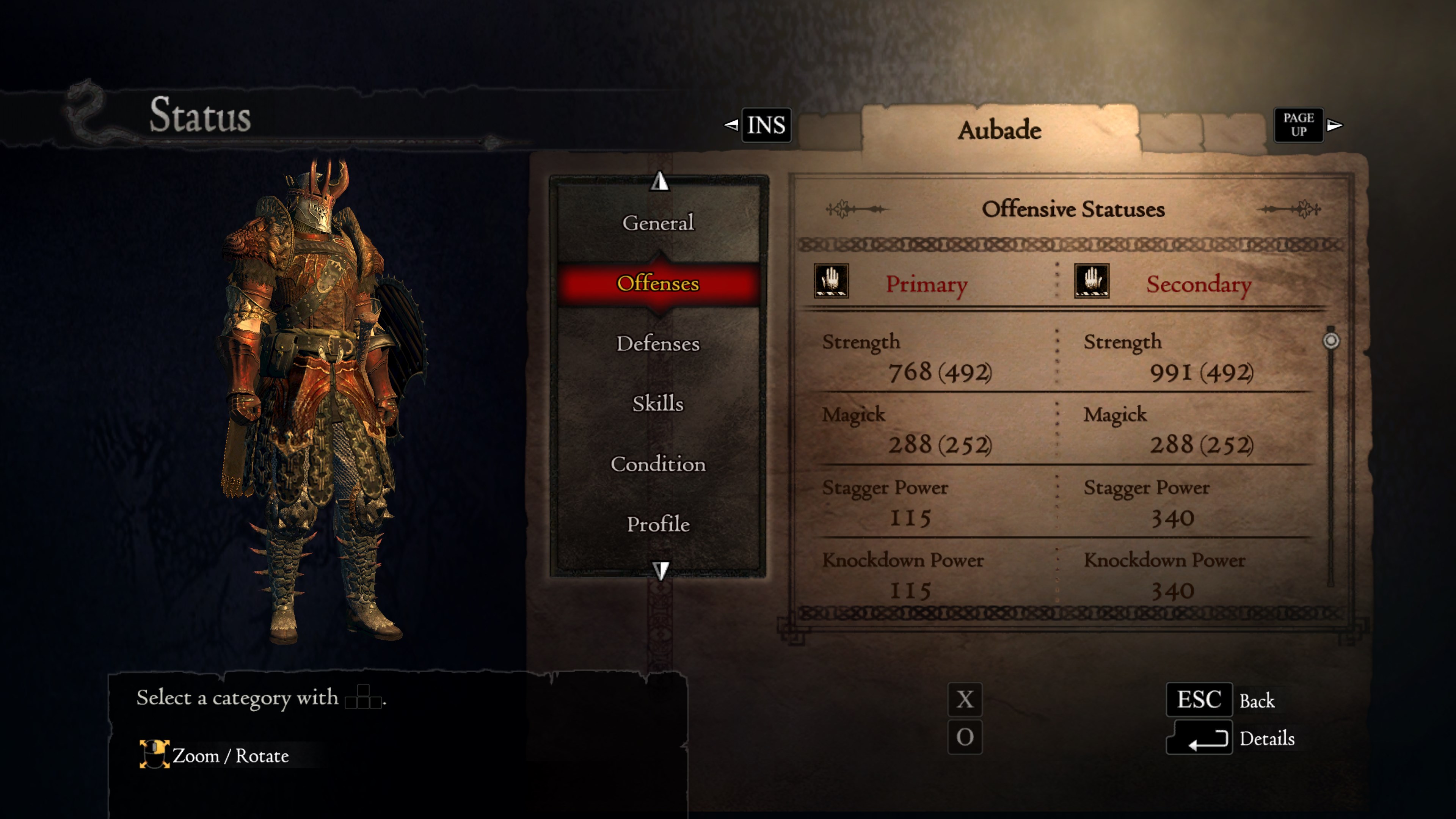Open the General category
The image size is (1456, 819).
pos(659,223)
